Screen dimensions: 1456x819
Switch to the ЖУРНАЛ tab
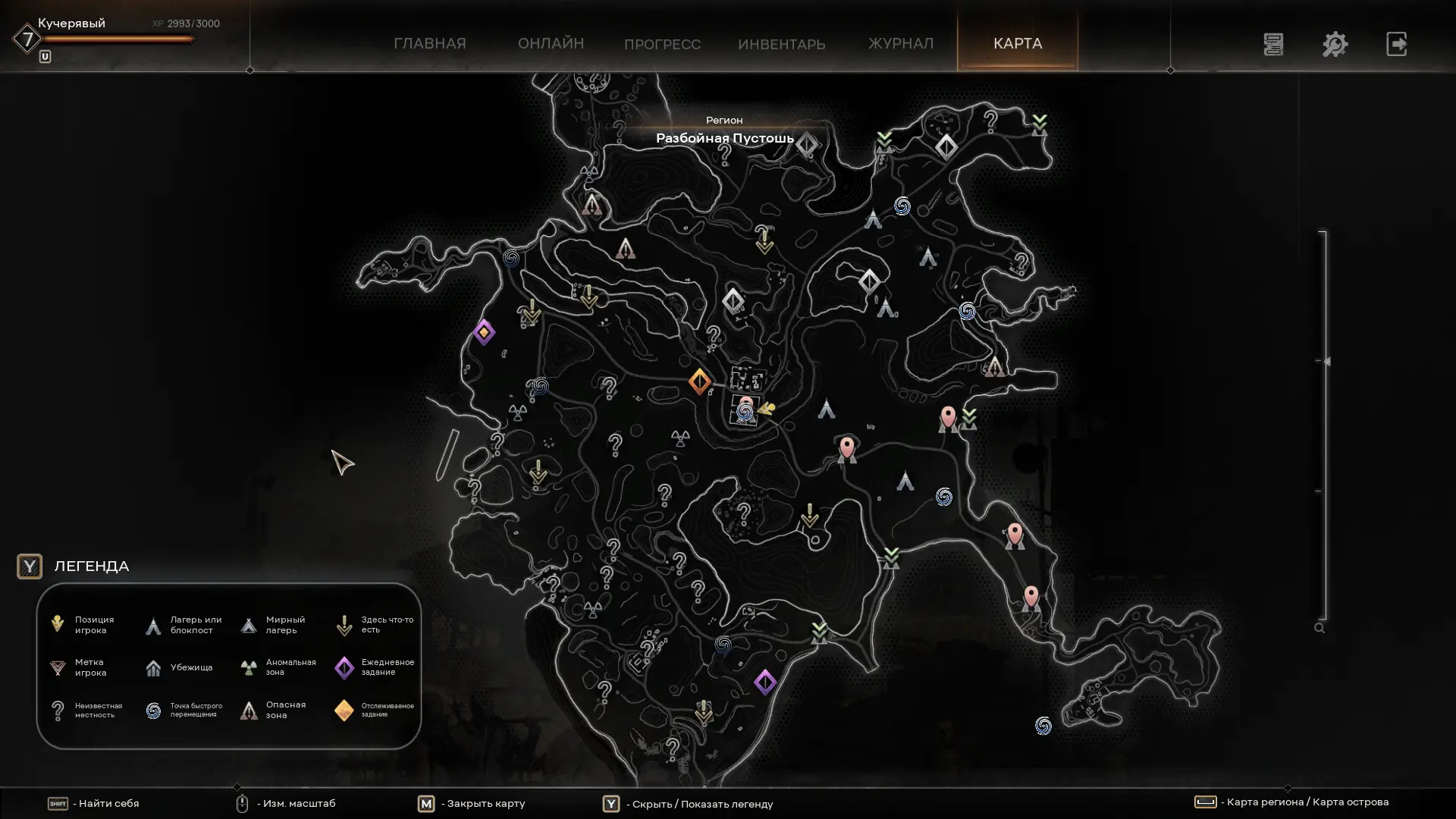[900, 43]
